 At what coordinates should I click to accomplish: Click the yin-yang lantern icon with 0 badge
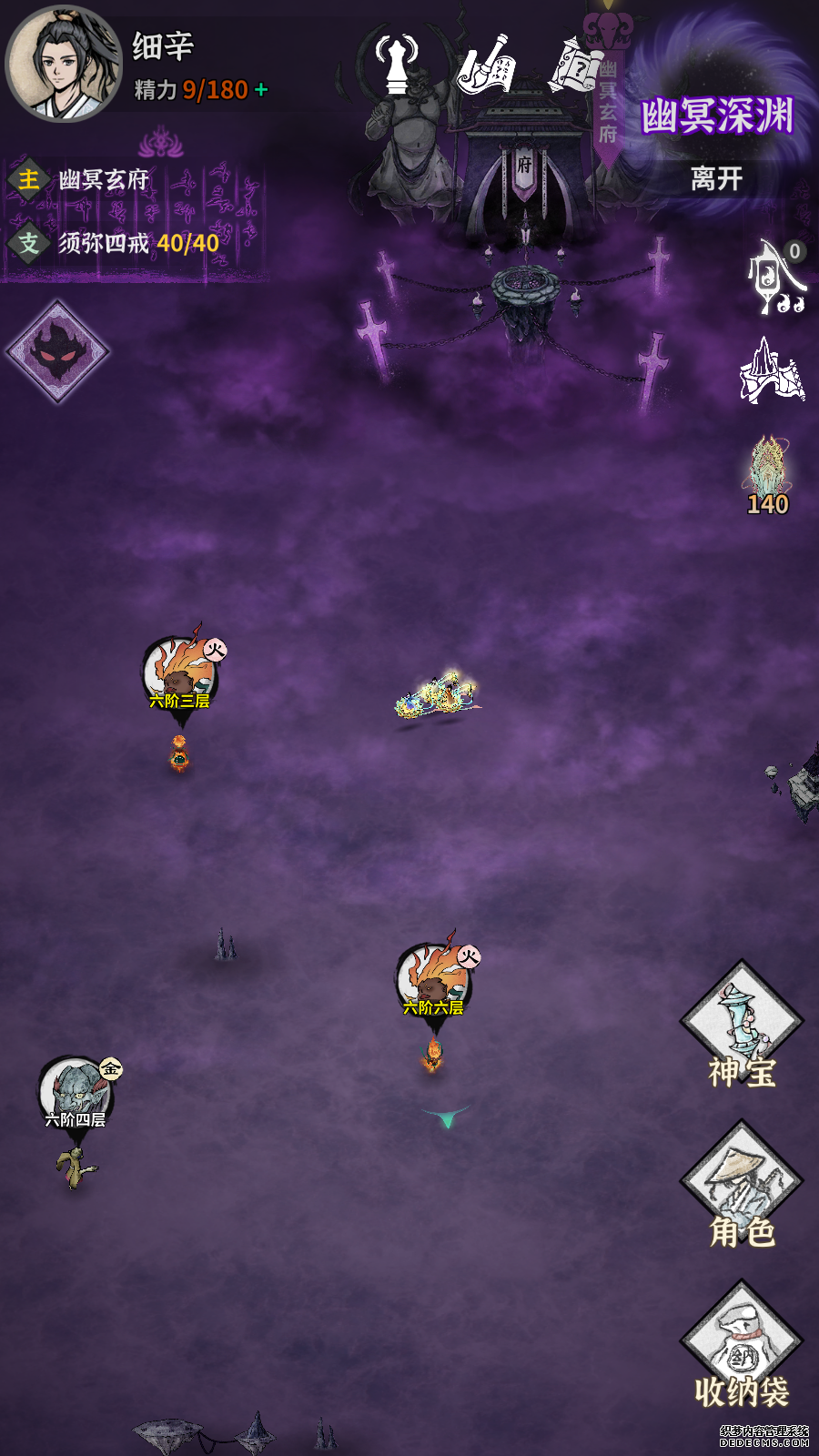776,278
